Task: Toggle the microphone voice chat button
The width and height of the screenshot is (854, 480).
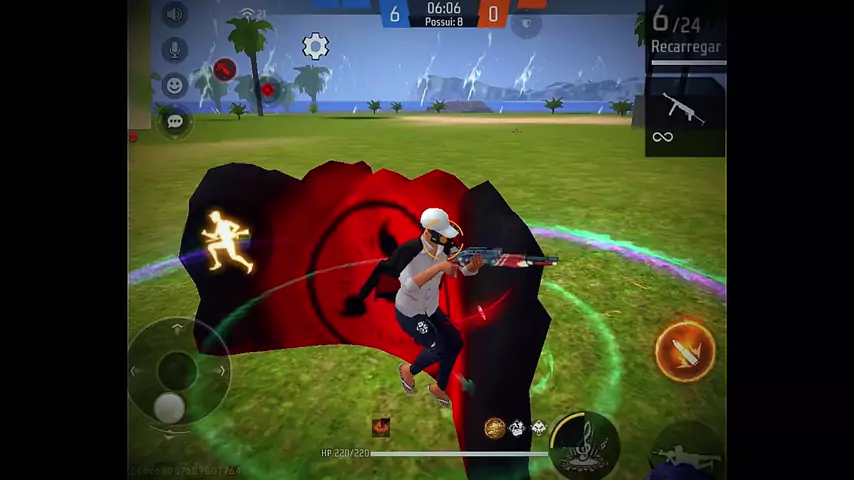Action: (175, 50)
